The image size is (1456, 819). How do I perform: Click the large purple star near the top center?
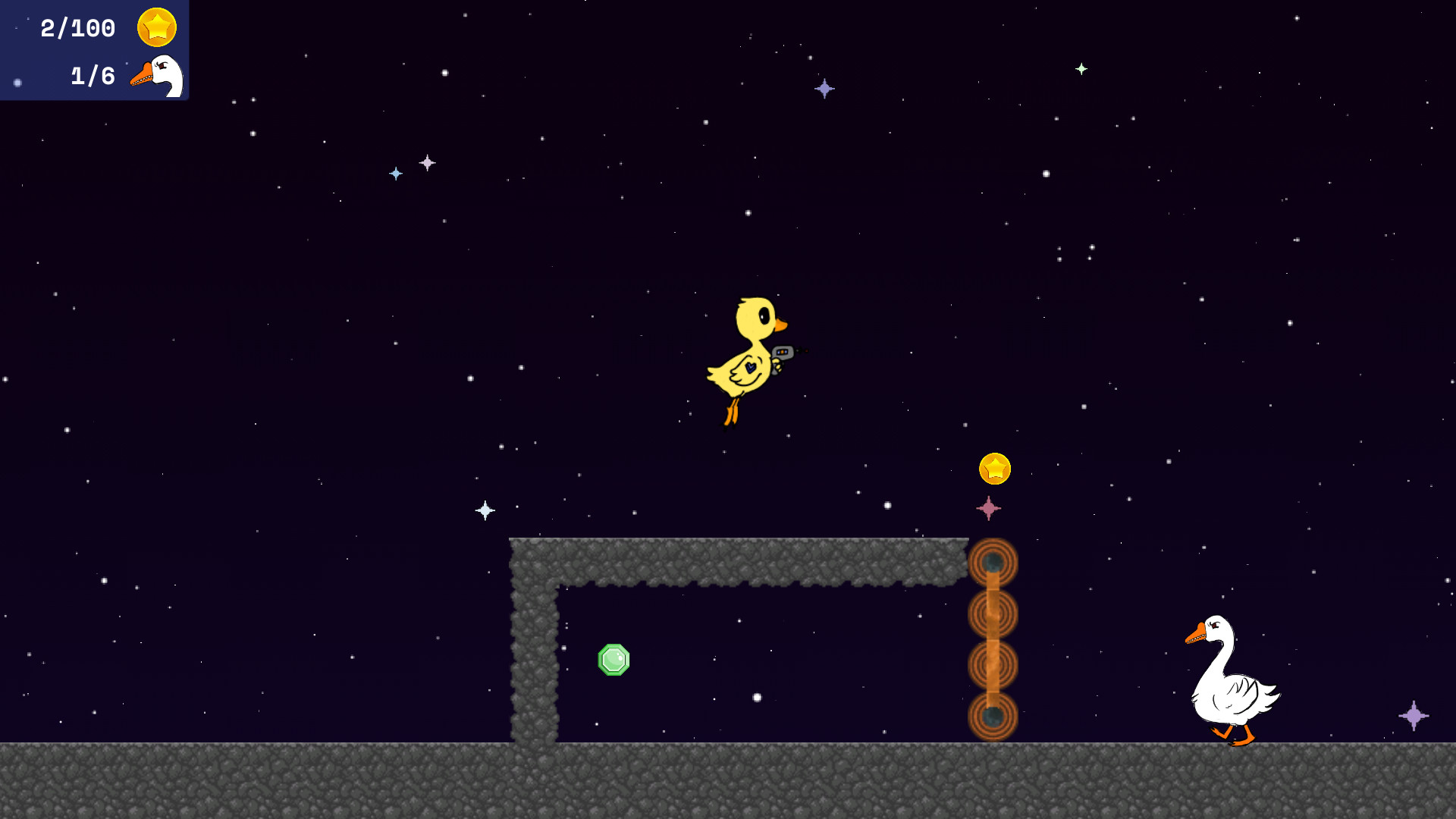coord(823,89)
